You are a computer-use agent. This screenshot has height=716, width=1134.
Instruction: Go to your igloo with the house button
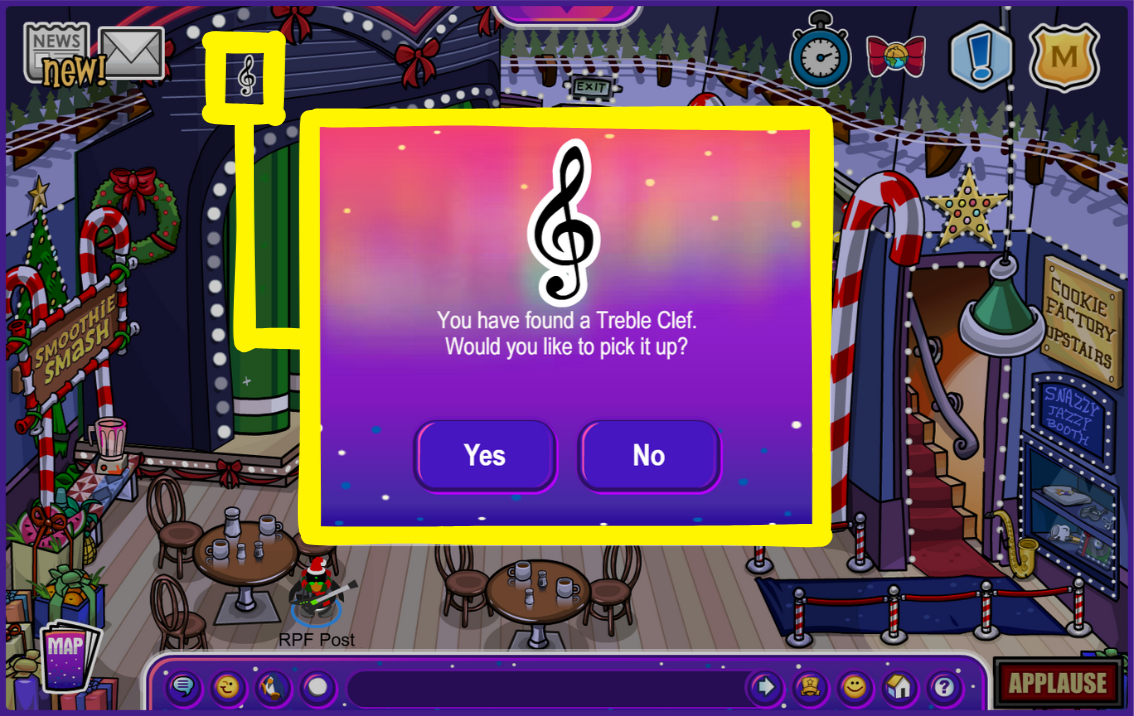point(899,687)
